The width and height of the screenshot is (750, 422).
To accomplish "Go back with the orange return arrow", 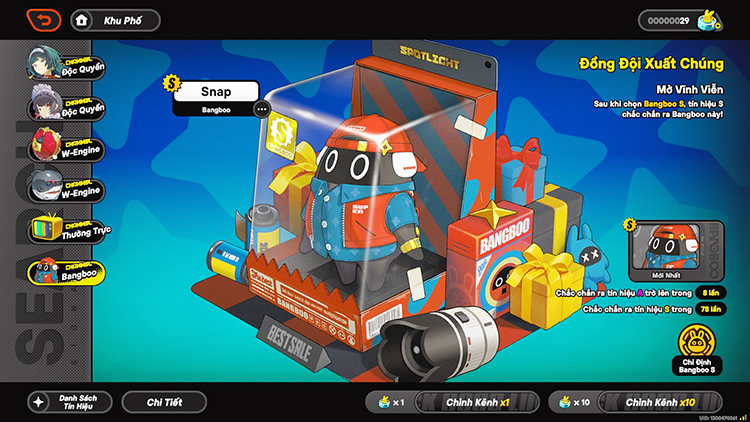I will coord(44,20).
